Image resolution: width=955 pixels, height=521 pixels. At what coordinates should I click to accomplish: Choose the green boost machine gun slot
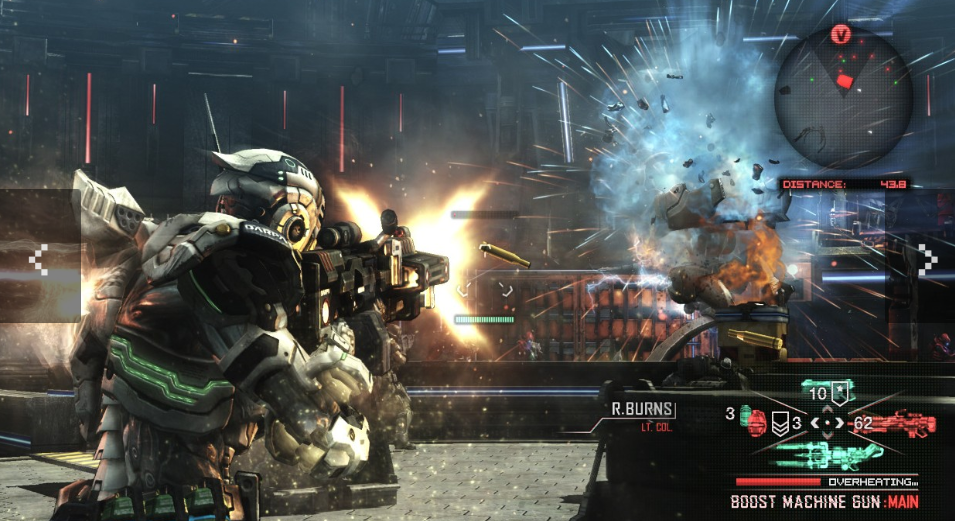[x=826, y=457]
